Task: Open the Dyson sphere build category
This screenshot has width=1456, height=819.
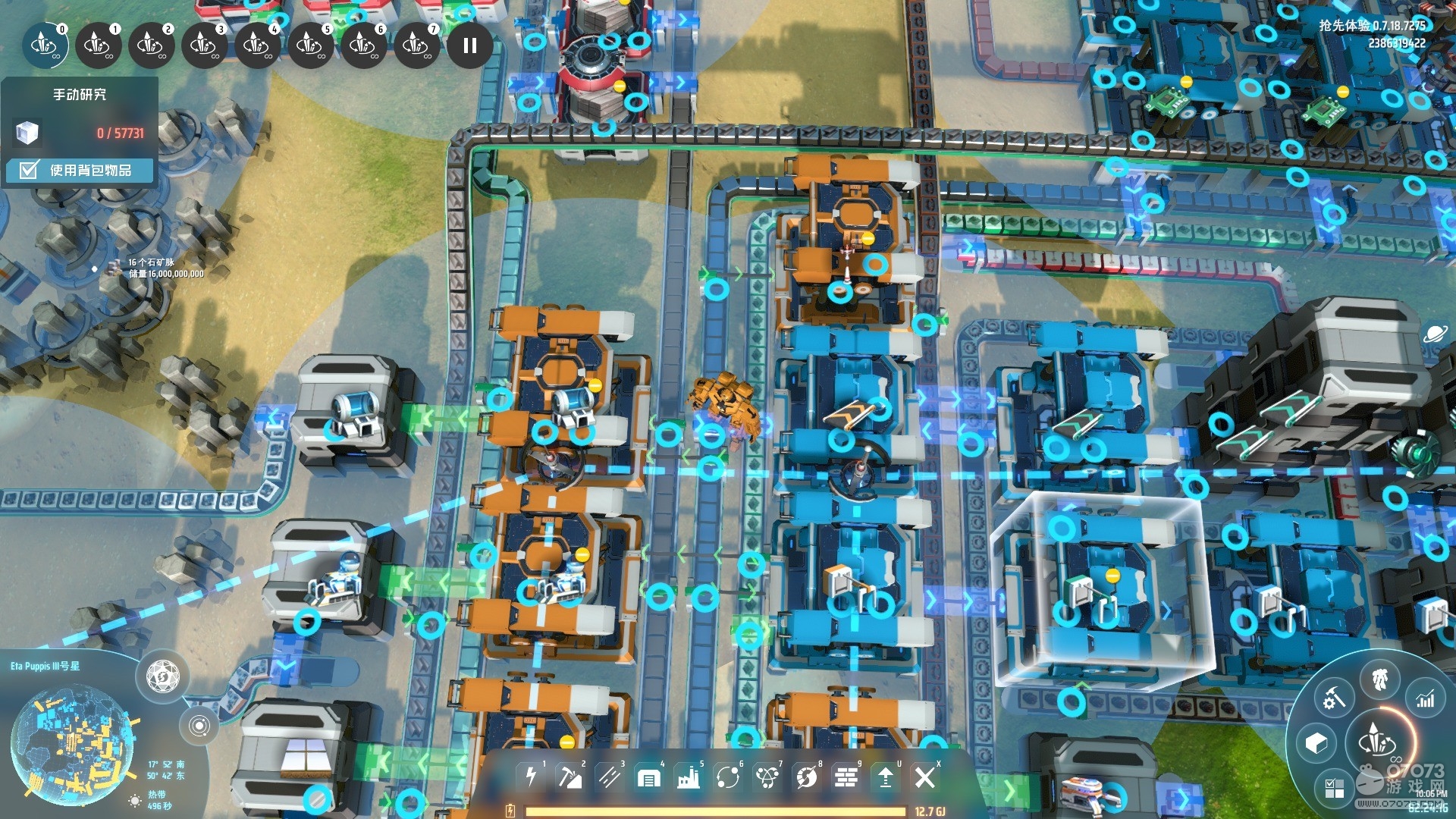Action: coord(806,777)
